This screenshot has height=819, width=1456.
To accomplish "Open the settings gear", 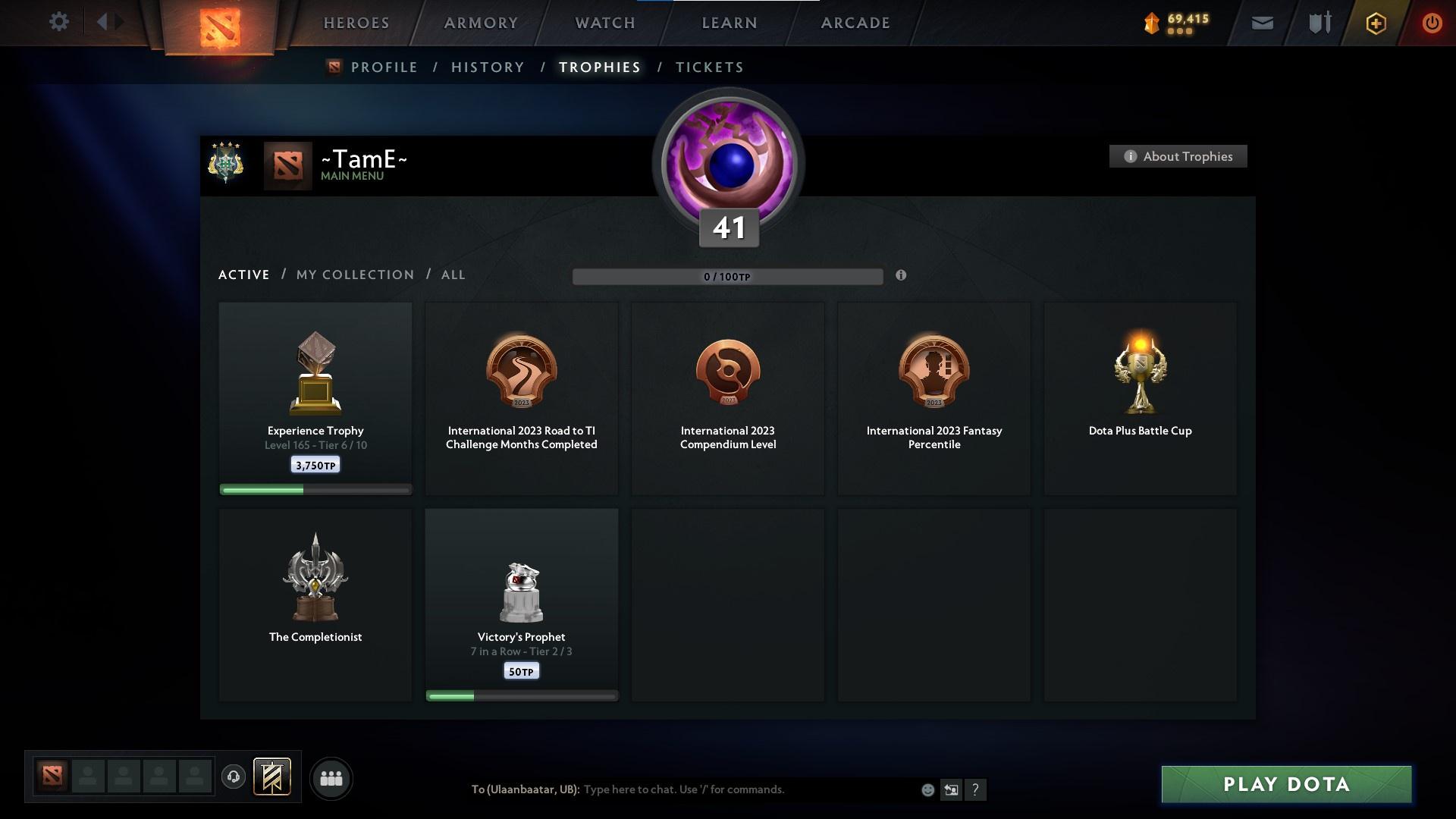I will tap(59, 22).
